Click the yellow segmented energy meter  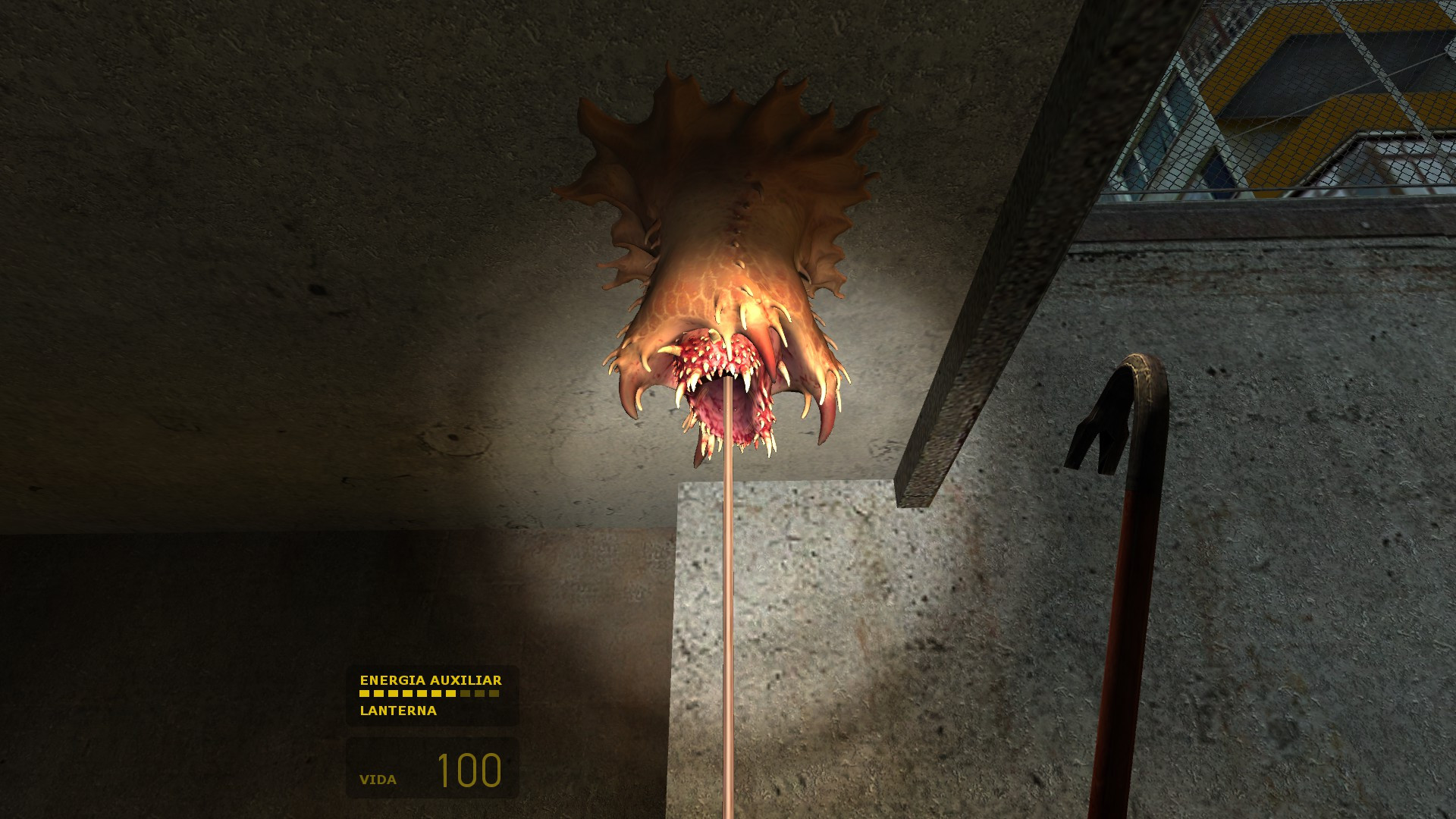[x=428, y=693]
